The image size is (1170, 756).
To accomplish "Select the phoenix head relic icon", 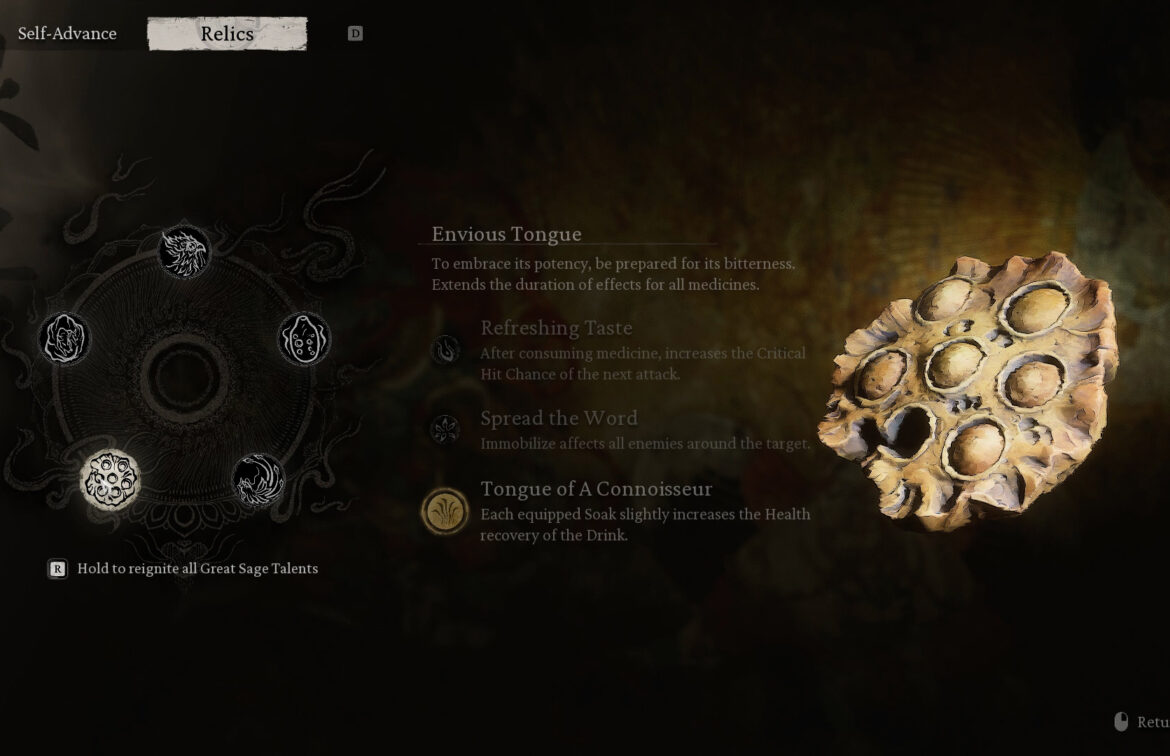I will [x=185, y=252].
